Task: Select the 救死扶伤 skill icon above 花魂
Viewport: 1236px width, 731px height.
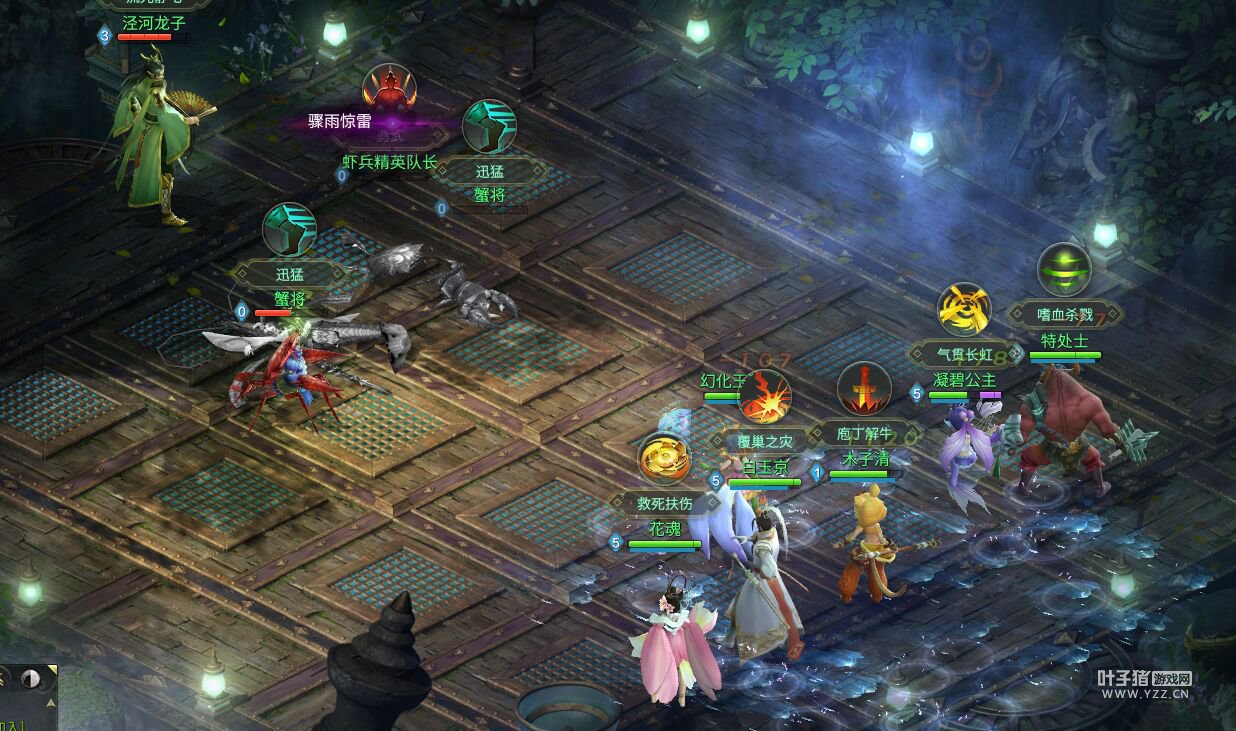Action: (665, 459)
